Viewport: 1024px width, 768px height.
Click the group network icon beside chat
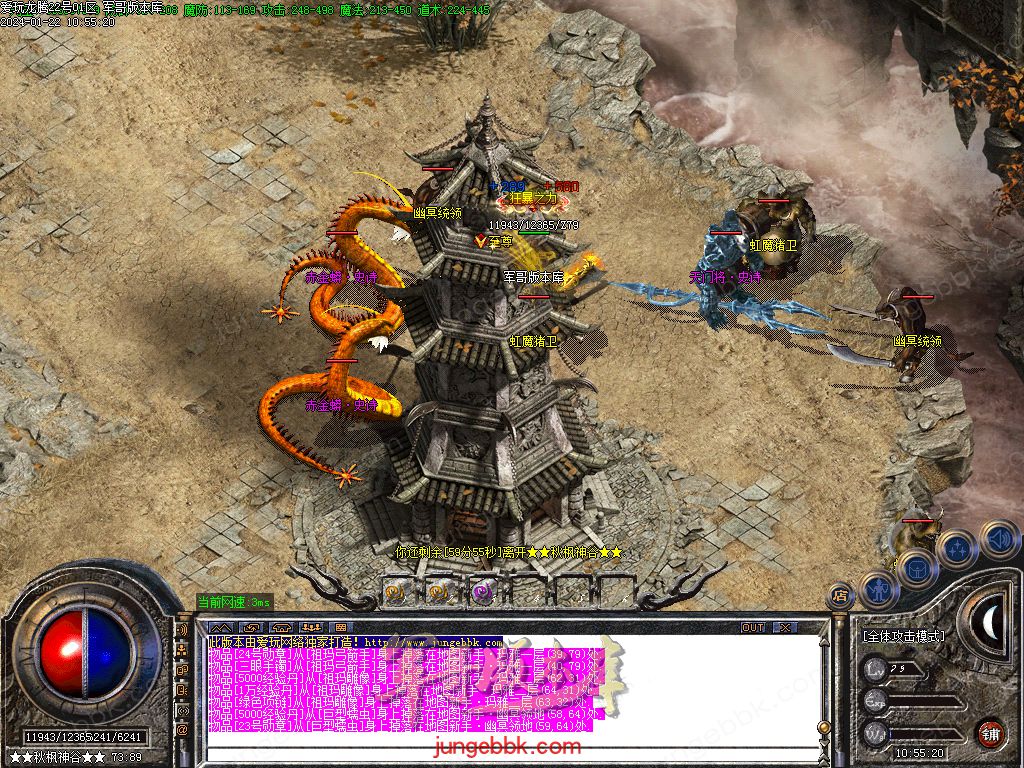183,651
